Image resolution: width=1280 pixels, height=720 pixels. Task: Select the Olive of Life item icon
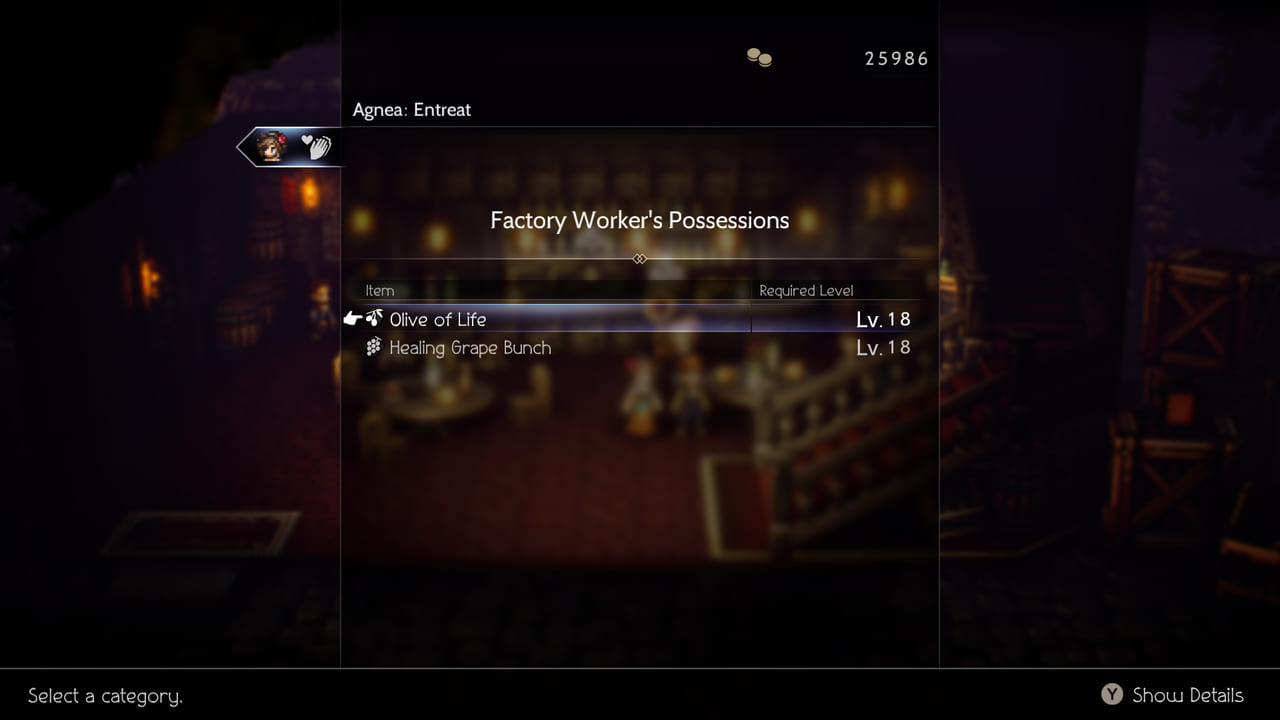point(374,318)
